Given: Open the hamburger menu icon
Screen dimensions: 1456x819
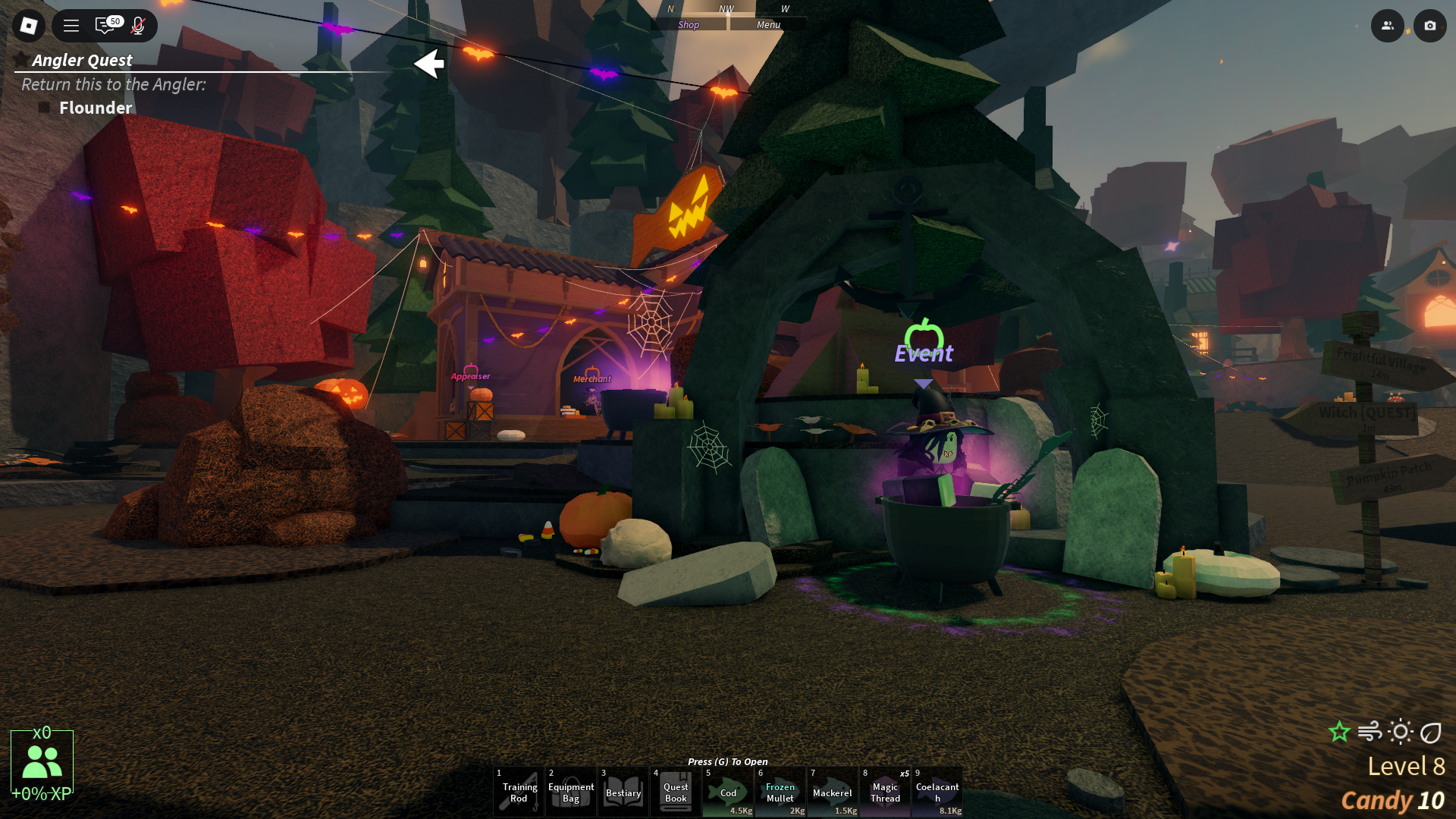Looking at the screenshot, I should point(71,26).
